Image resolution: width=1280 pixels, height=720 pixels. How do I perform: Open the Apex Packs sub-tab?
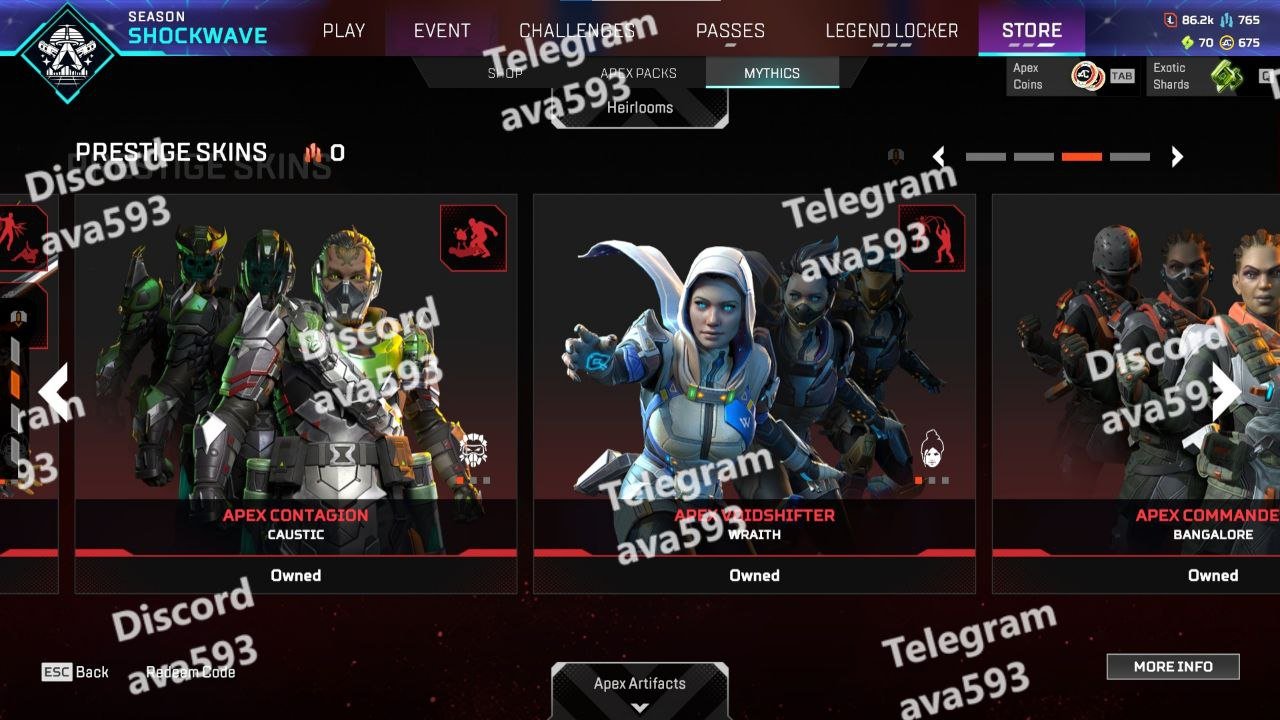(638, 73)
